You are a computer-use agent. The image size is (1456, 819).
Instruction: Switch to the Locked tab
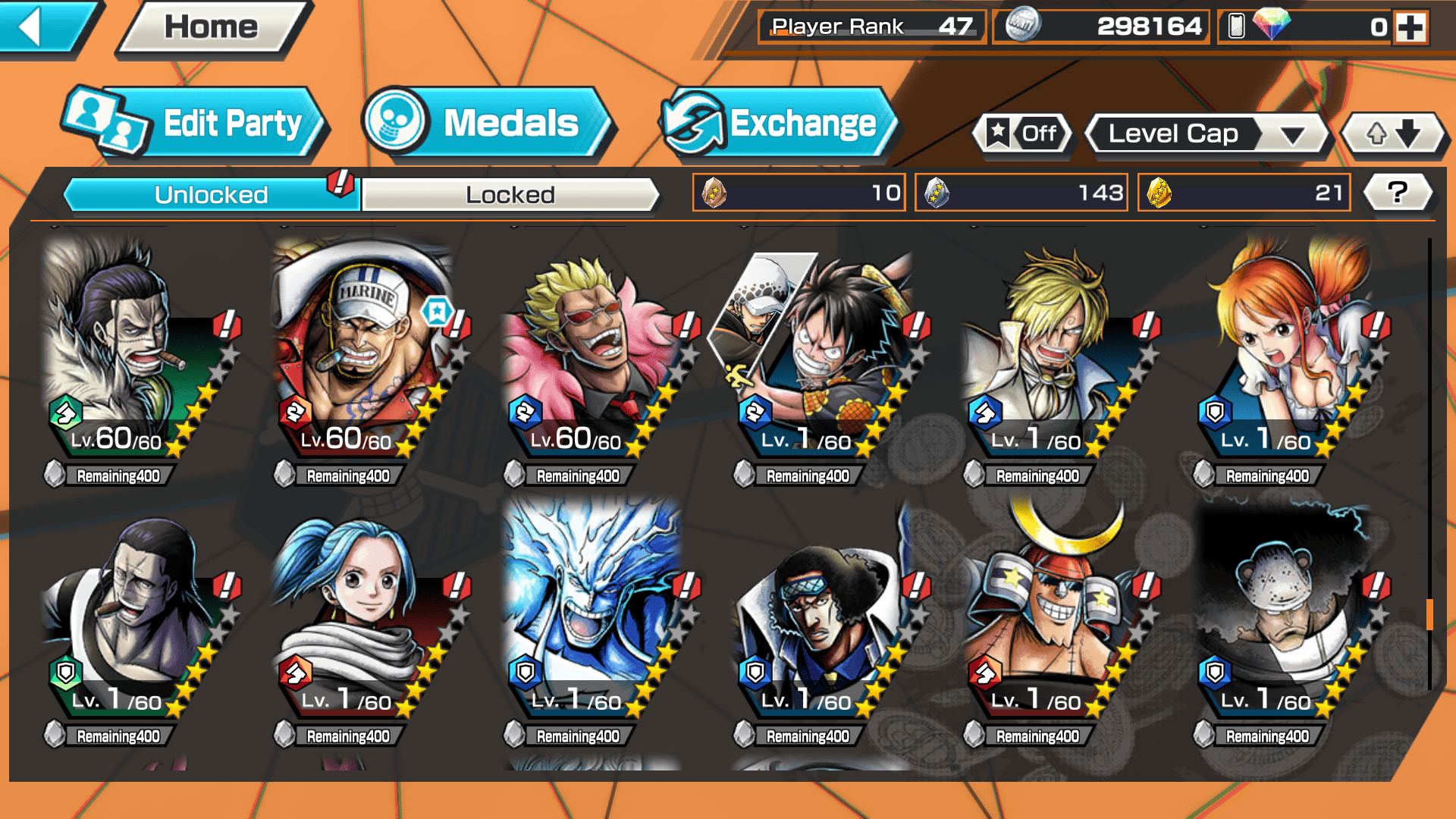click(510, 195)
